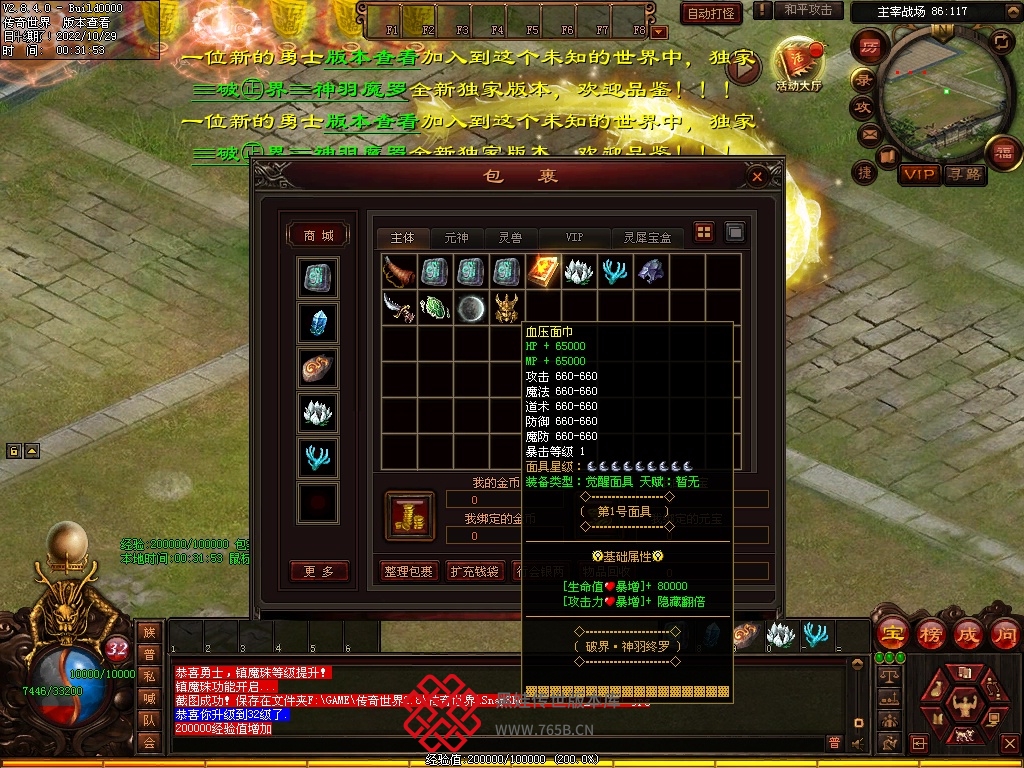The image size is (1024, 768).
Task: Open the 活动大厅 activity hall icon
Action: point(797,64)
